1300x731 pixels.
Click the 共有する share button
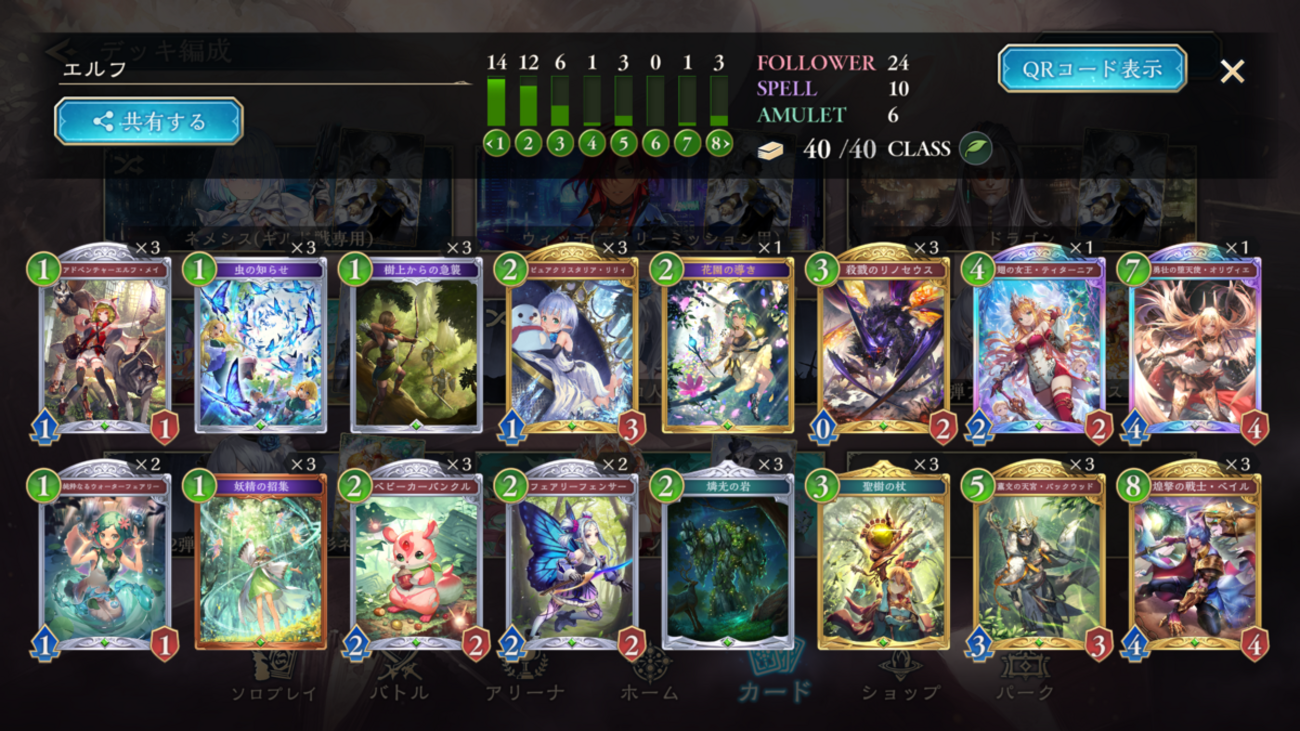point(149,122)
